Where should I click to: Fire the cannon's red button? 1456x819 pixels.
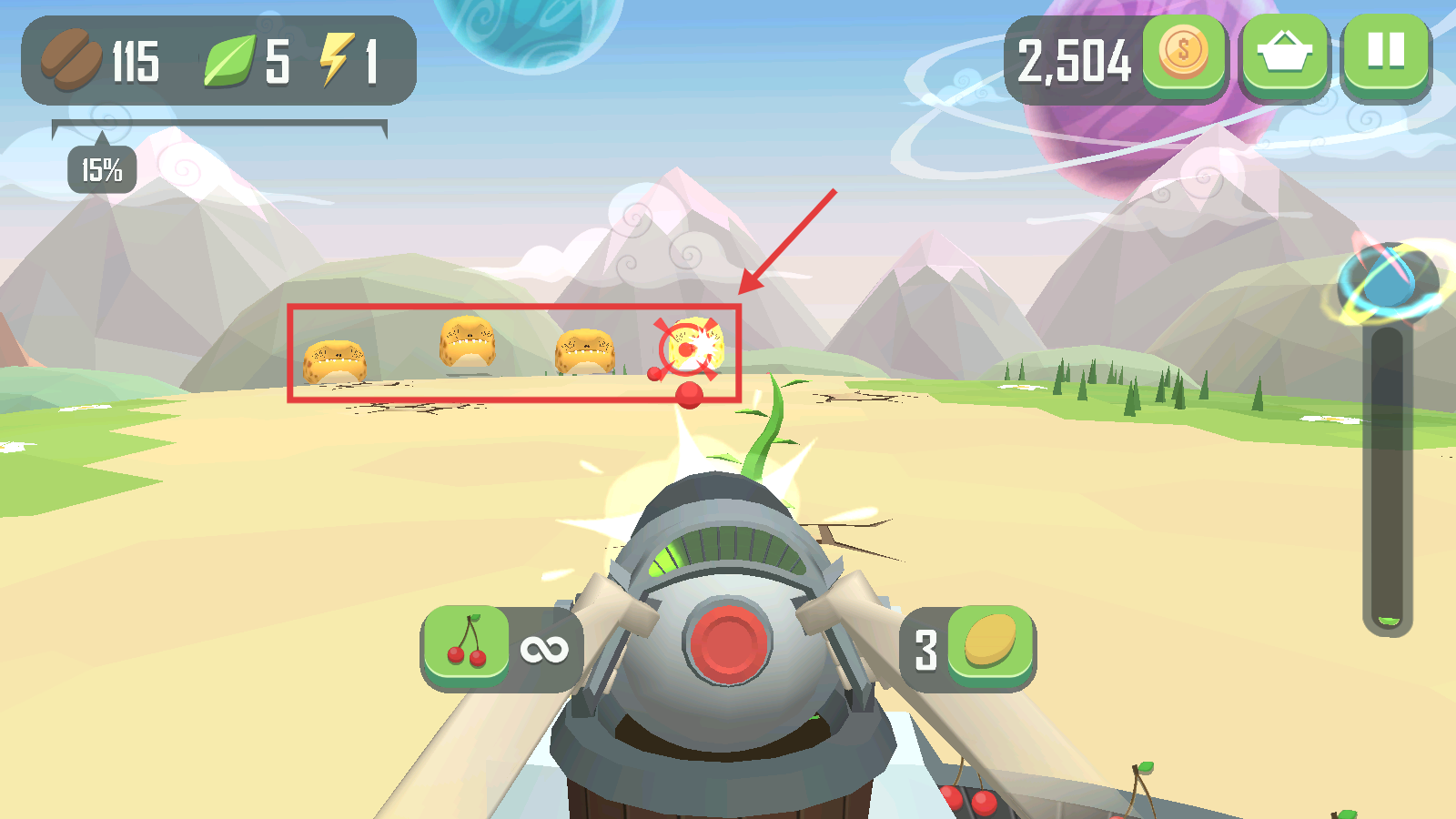[x=727, y=641]
